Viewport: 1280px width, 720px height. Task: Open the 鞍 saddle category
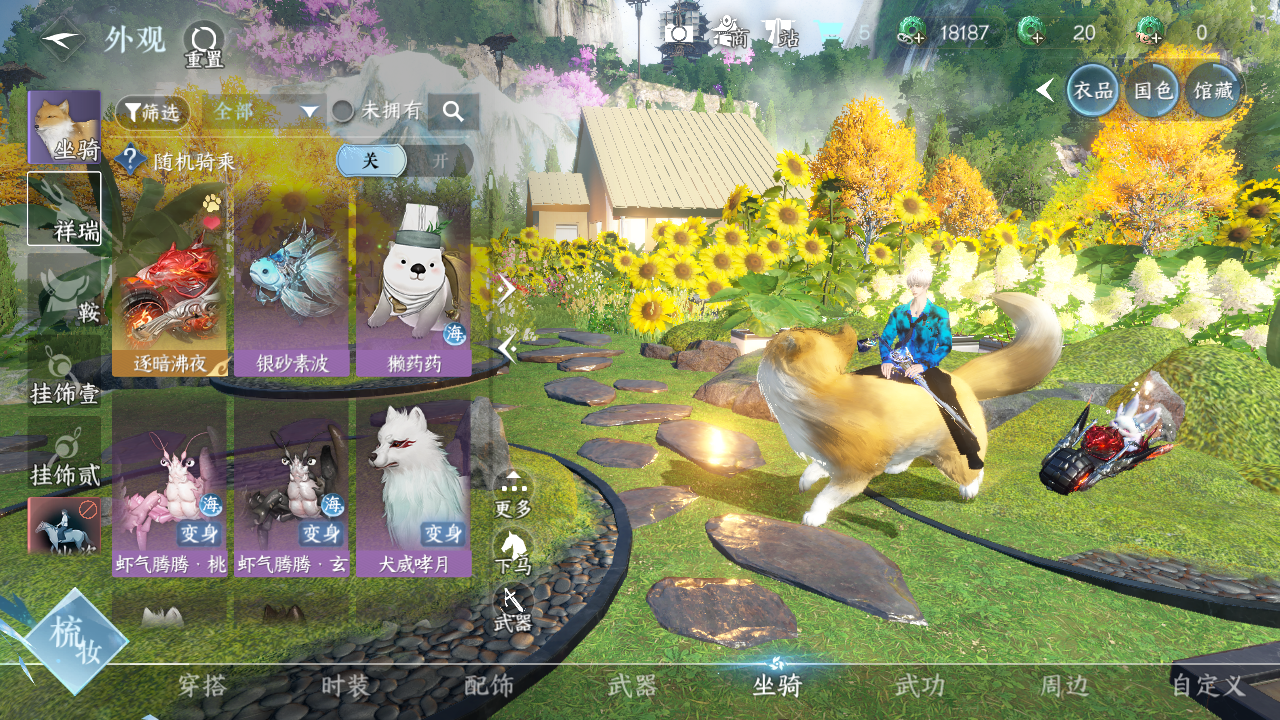64,290
